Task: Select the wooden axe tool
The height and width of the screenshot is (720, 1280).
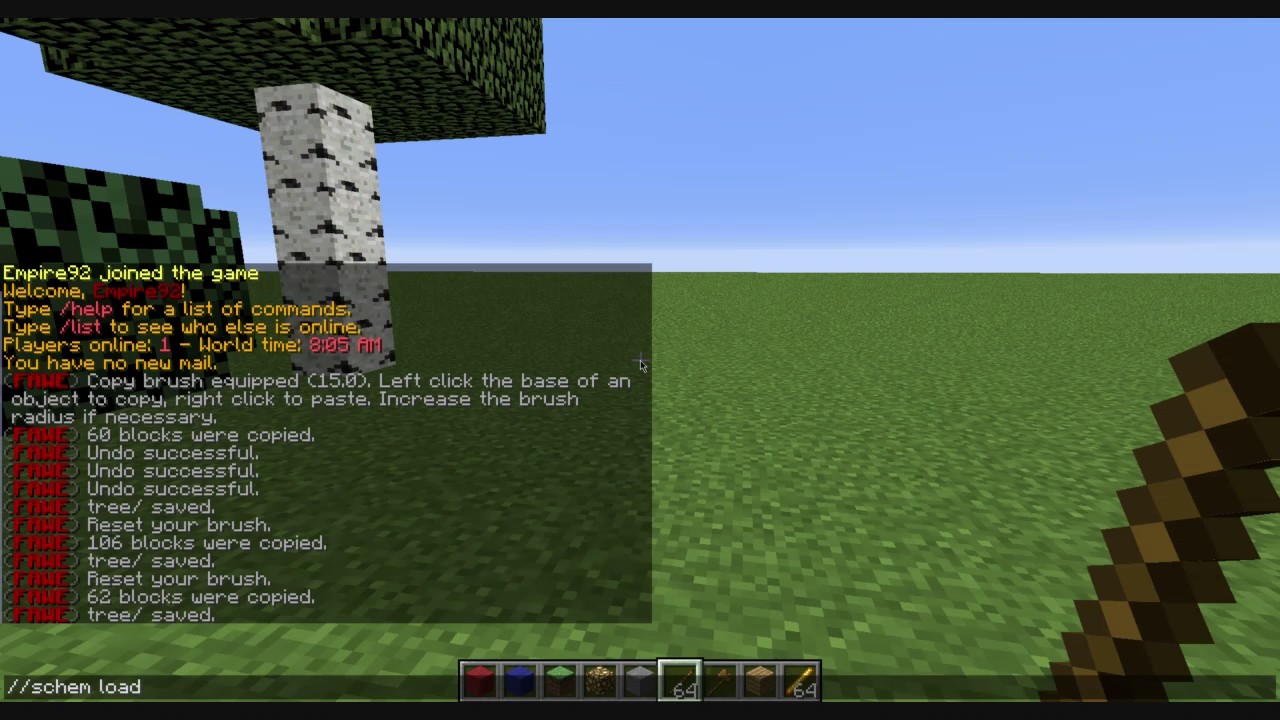Action: point(718,680)
